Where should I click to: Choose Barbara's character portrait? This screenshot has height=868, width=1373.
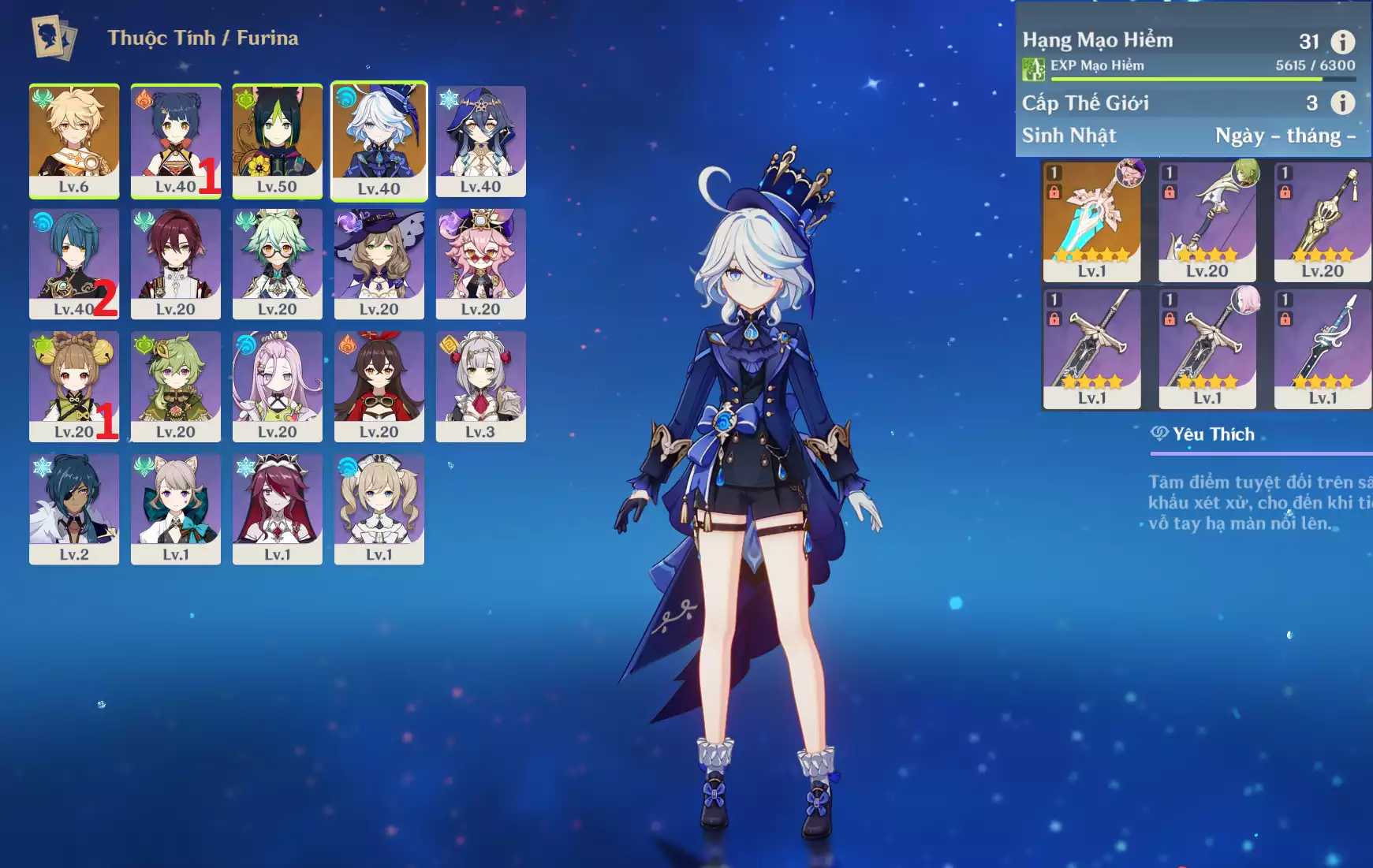click(379, 509)
